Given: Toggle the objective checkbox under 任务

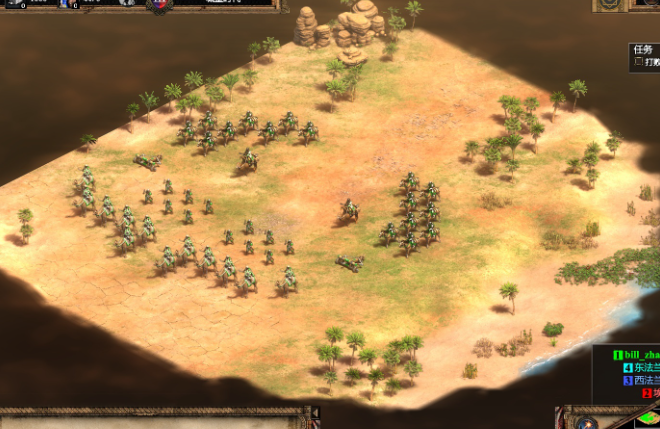Looking at the screenshot, I should tap(638, 63).
